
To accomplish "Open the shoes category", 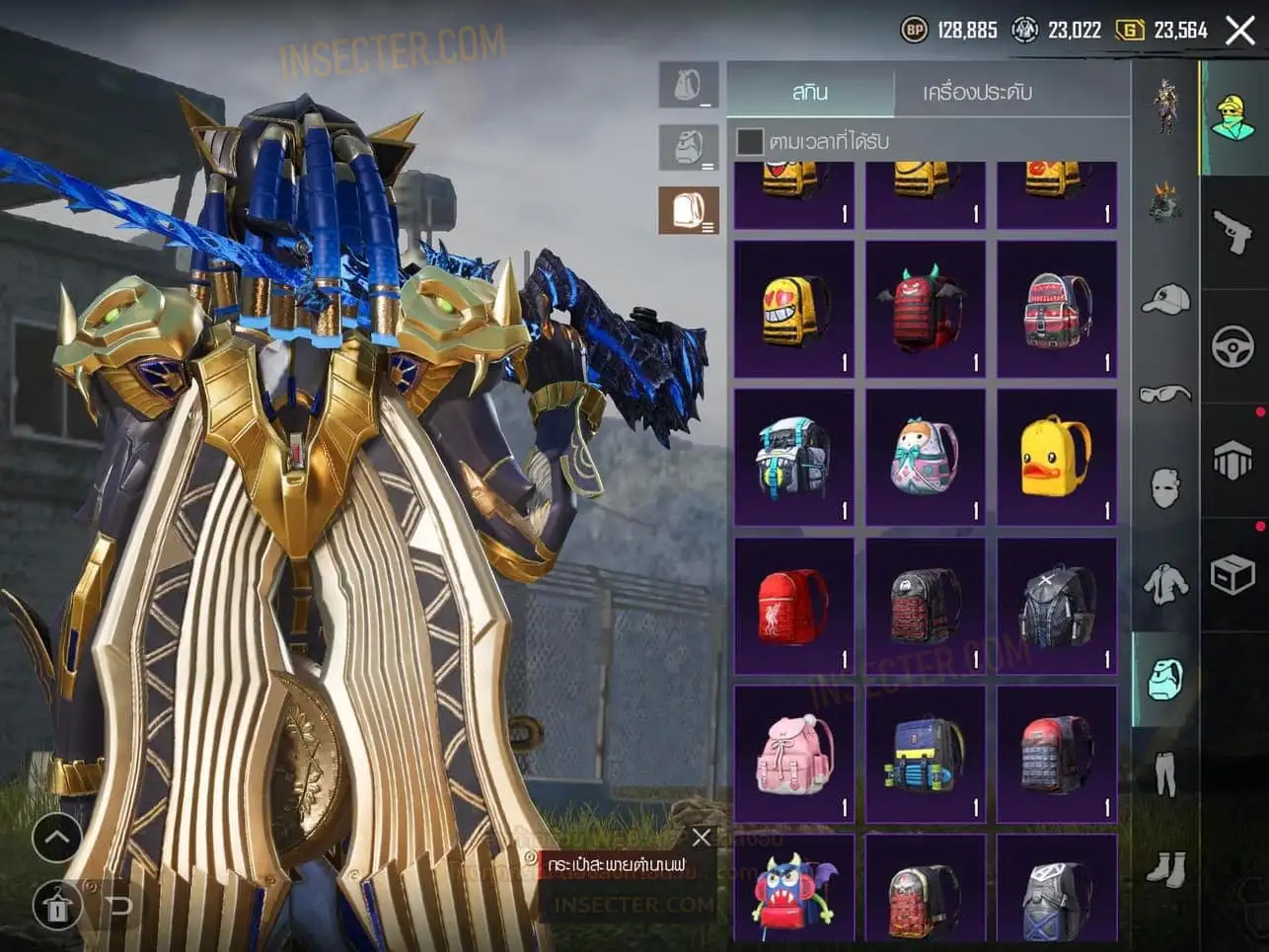I will 1165,868.
